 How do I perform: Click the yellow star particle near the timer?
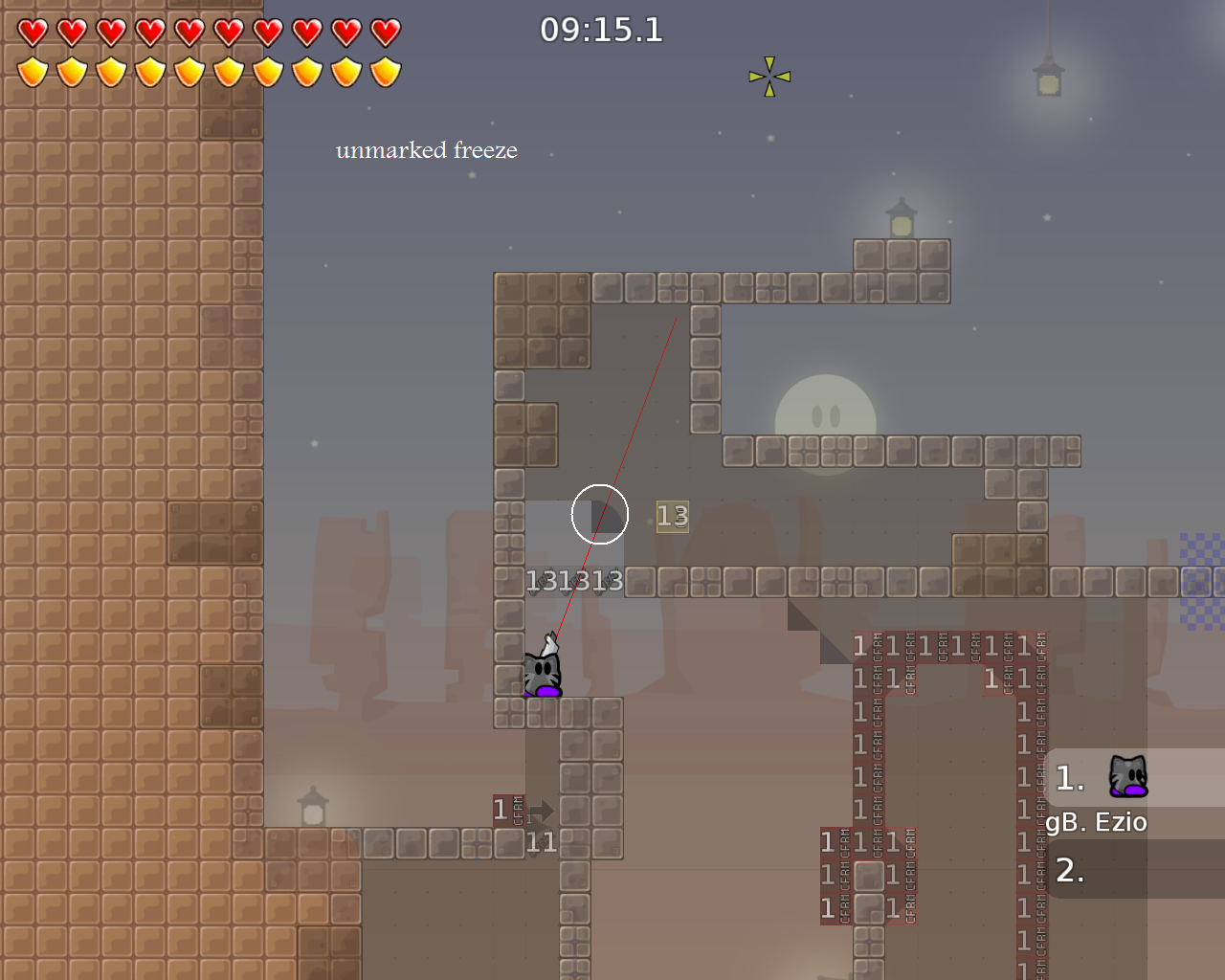768,77
